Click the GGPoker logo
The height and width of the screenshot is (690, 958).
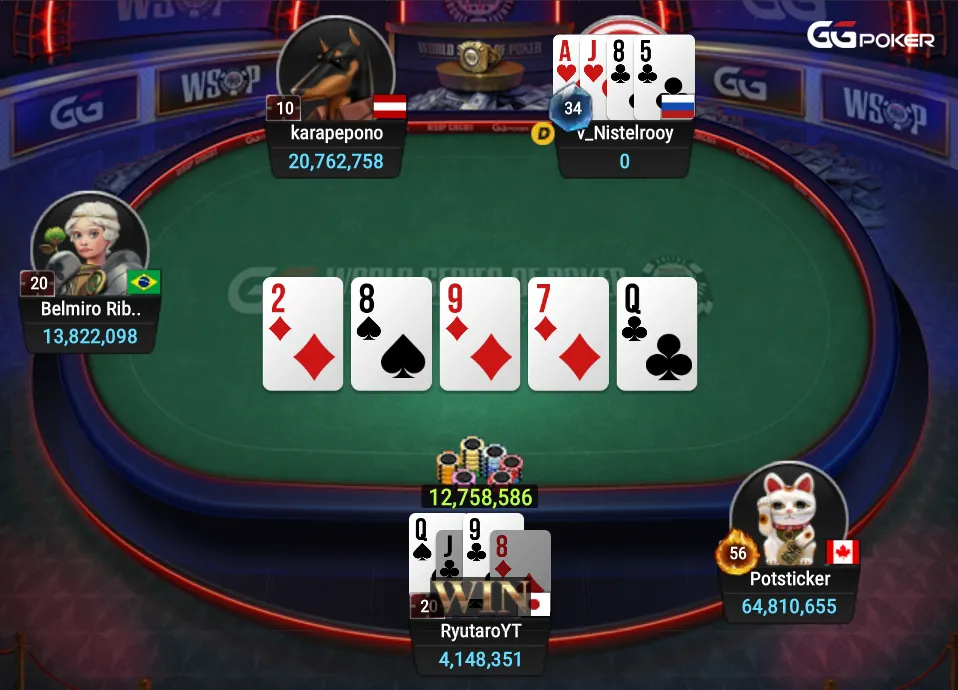[x=870, y=37]
